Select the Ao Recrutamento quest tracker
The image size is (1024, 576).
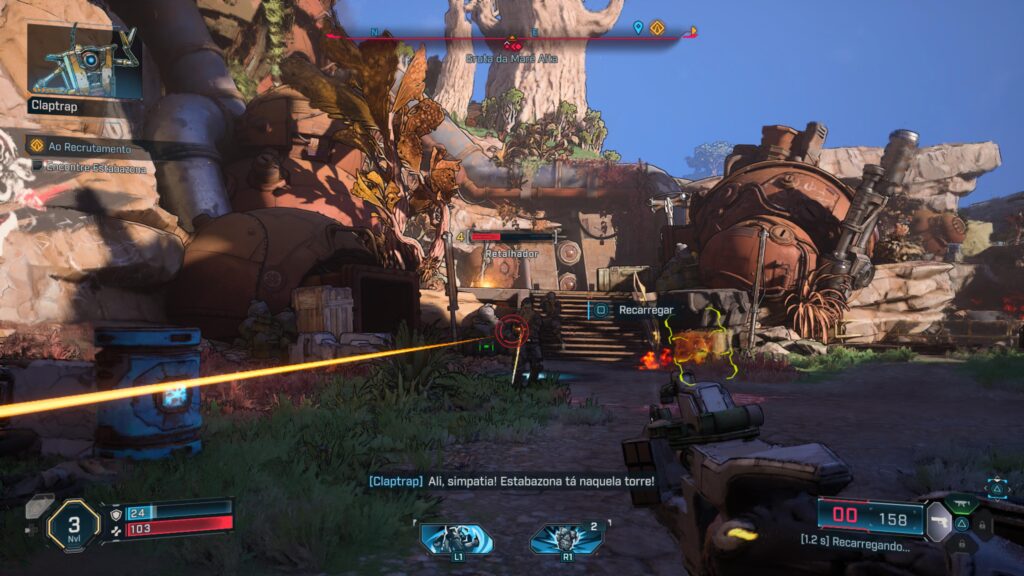click(x=90, y=146)
